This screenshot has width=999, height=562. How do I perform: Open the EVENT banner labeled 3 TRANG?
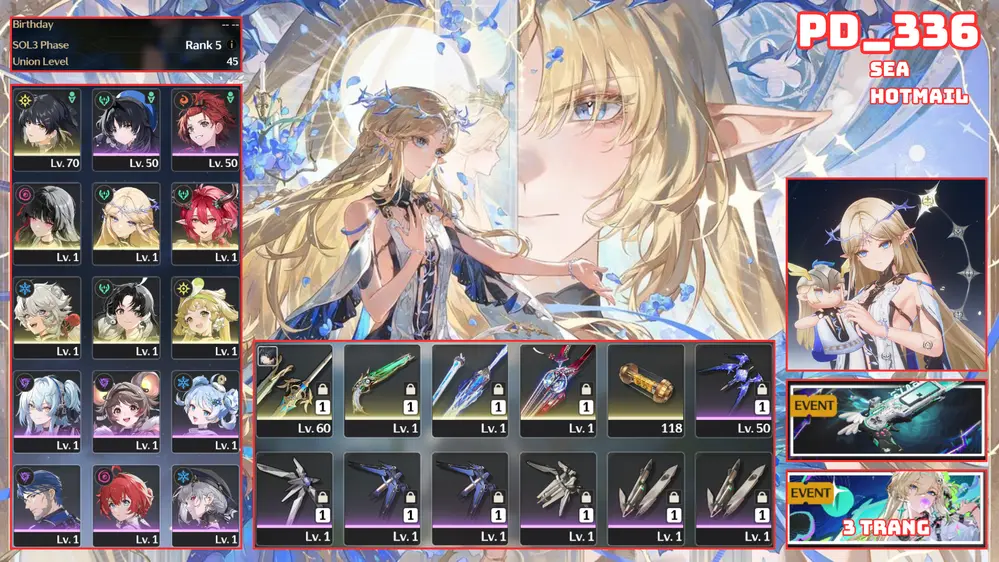click(x=885, y=507)
